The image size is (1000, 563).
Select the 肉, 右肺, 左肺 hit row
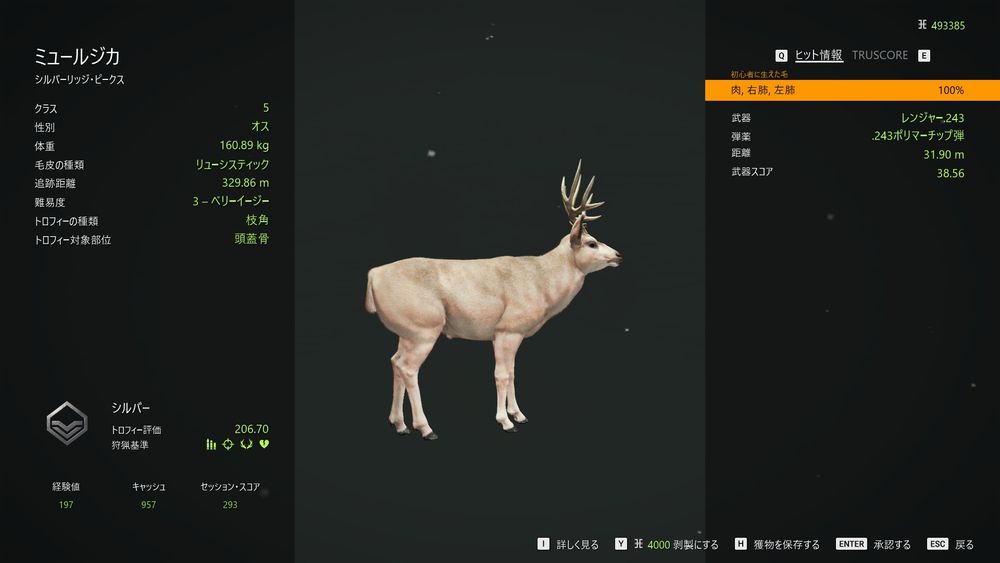pos(851,91)
